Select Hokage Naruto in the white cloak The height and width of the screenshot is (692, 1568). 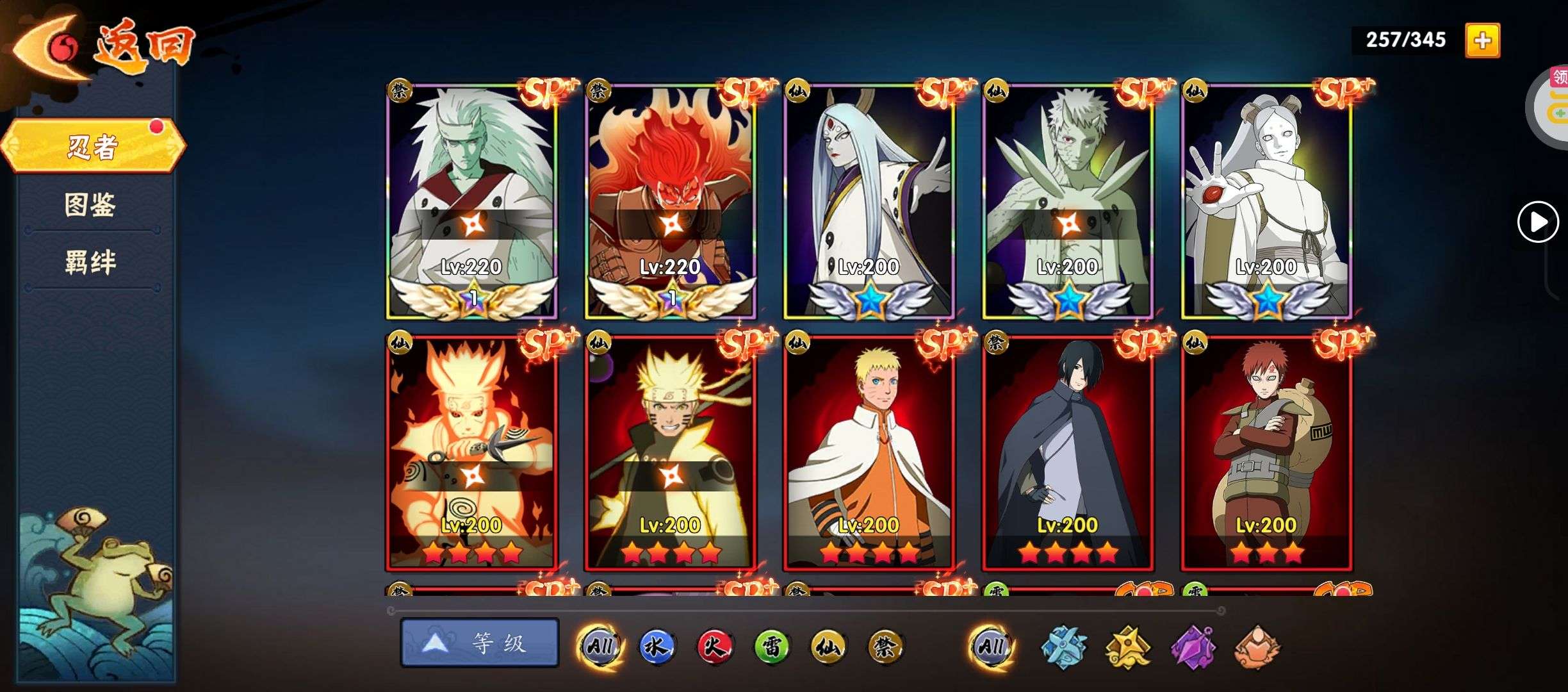click(869, 452)
